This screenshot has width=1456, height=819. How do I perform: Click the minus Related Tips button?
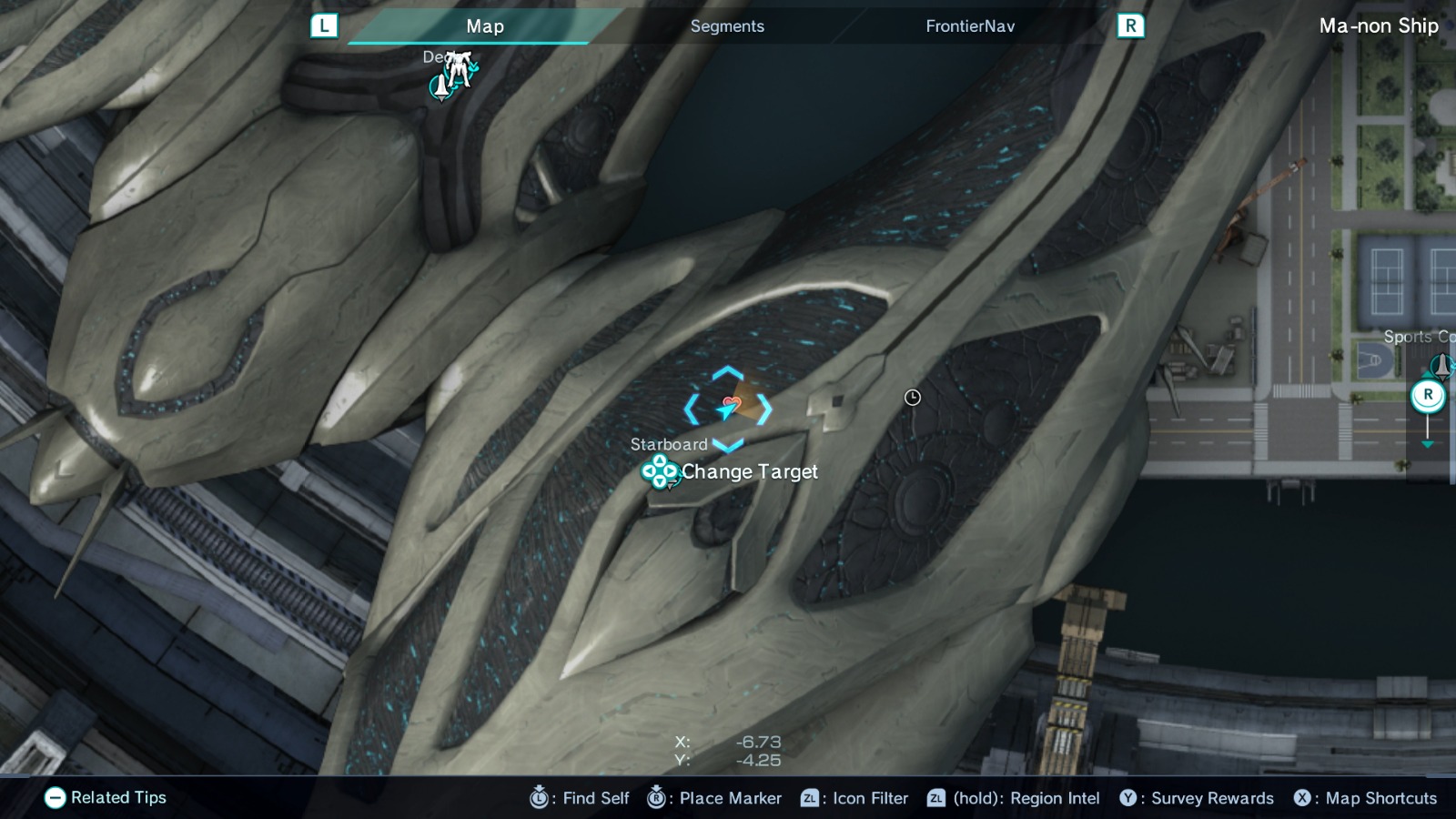pyautogui.click(x=56, y=798)
